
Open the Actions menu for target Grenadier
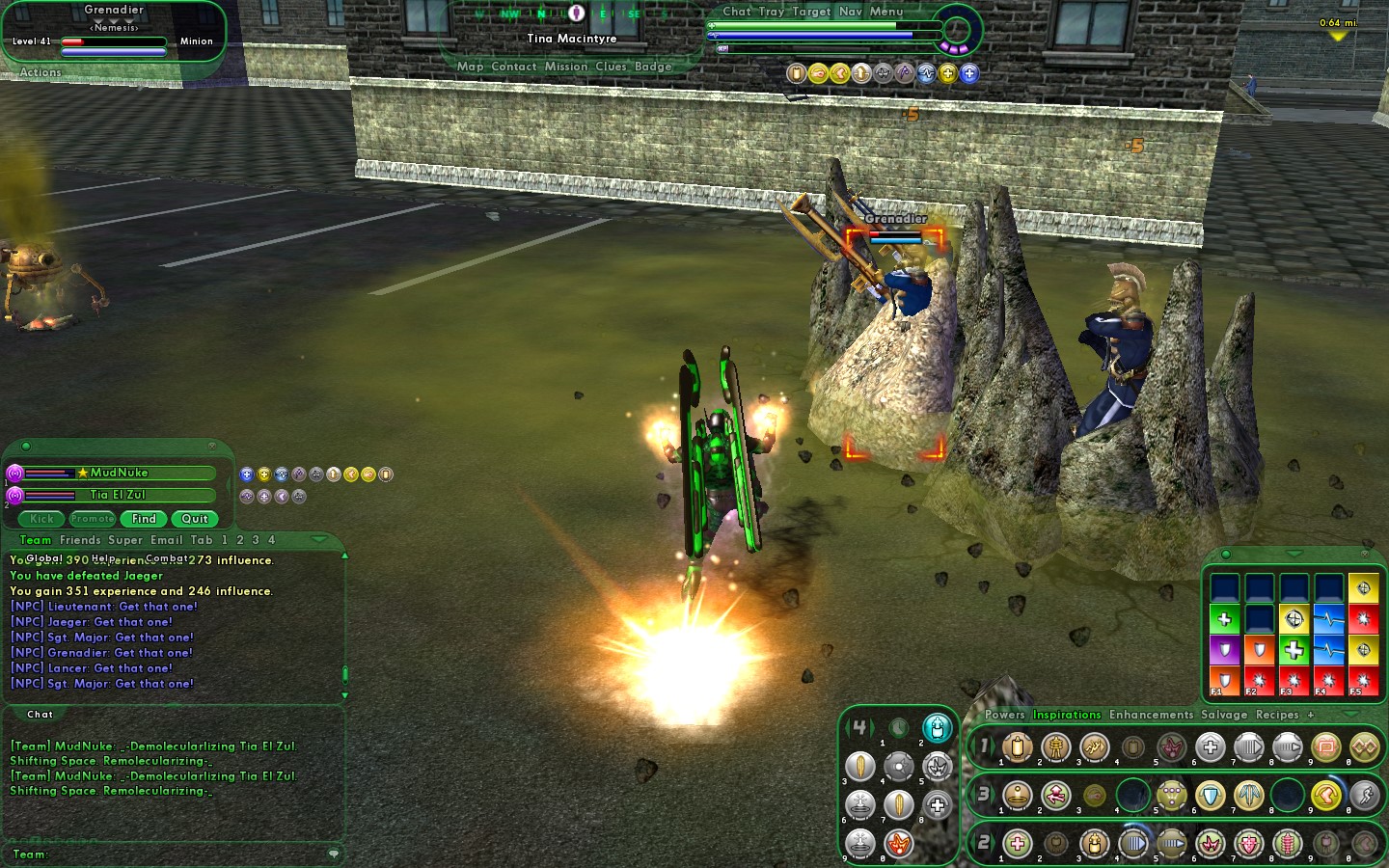[41, 72]
